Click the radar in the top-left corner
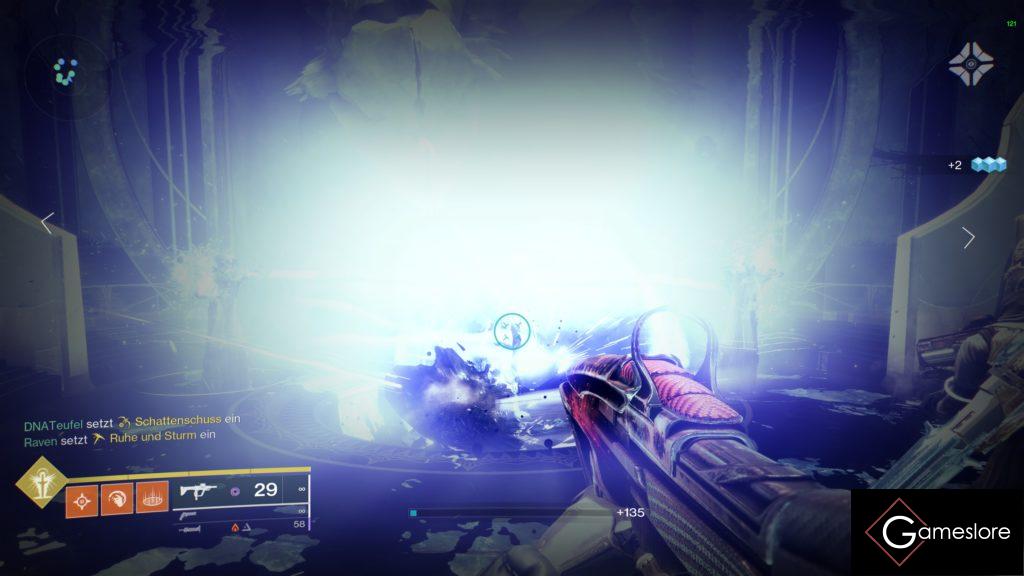Viewport: 1024px width, 576px height. [x=66, y=71]
